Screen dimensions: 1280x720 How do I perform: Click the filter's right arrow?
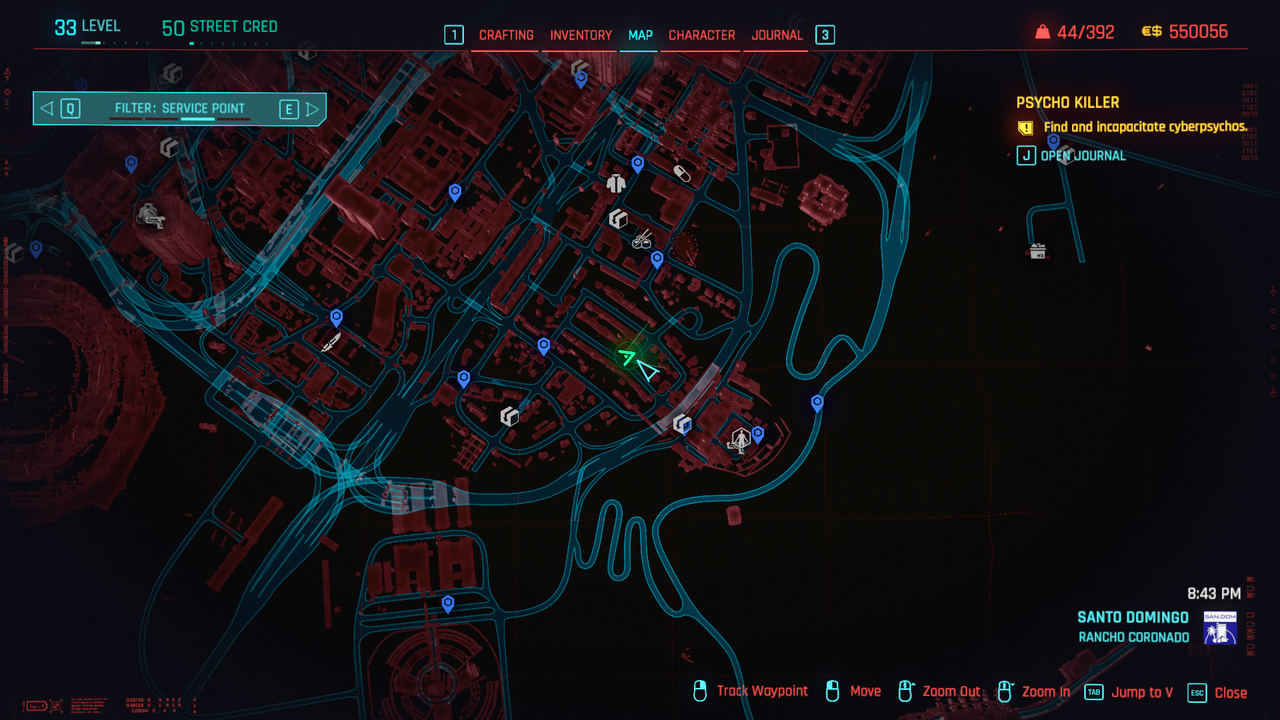pyautogui.click(x=312, y=109)
